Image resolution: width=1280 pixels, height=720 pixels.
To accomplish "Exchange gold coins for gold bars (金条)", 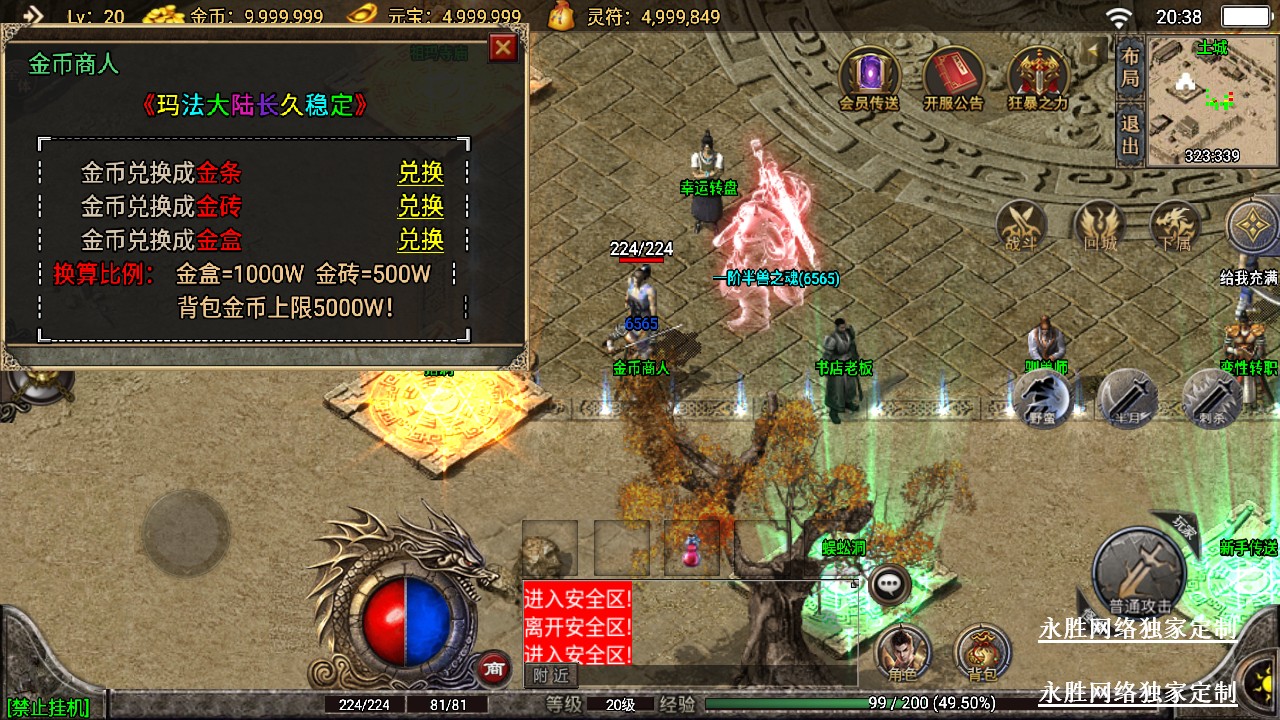I will coord(420,173).
